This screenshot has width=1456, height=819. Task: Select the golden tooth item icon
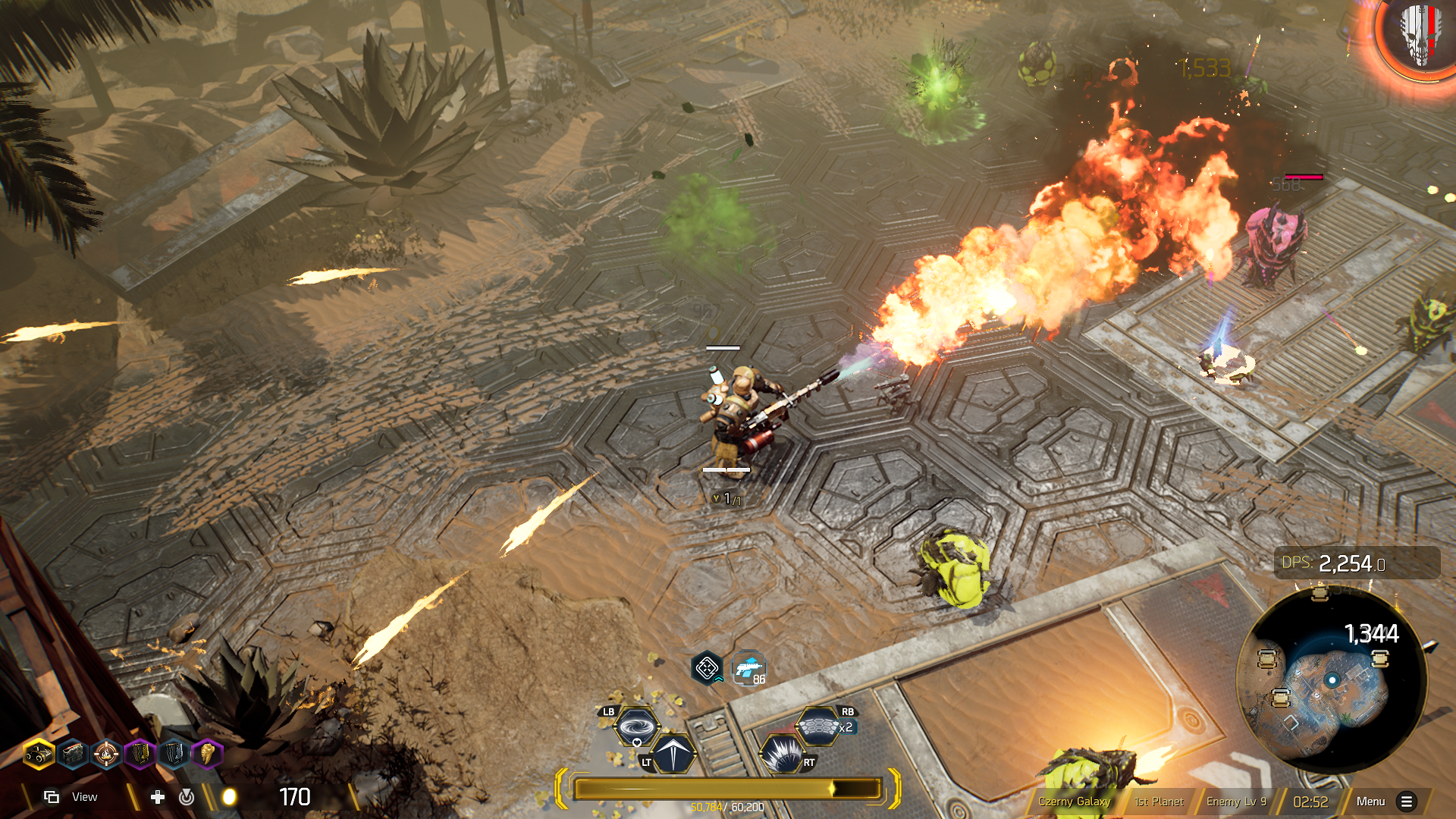click(207, 755)
